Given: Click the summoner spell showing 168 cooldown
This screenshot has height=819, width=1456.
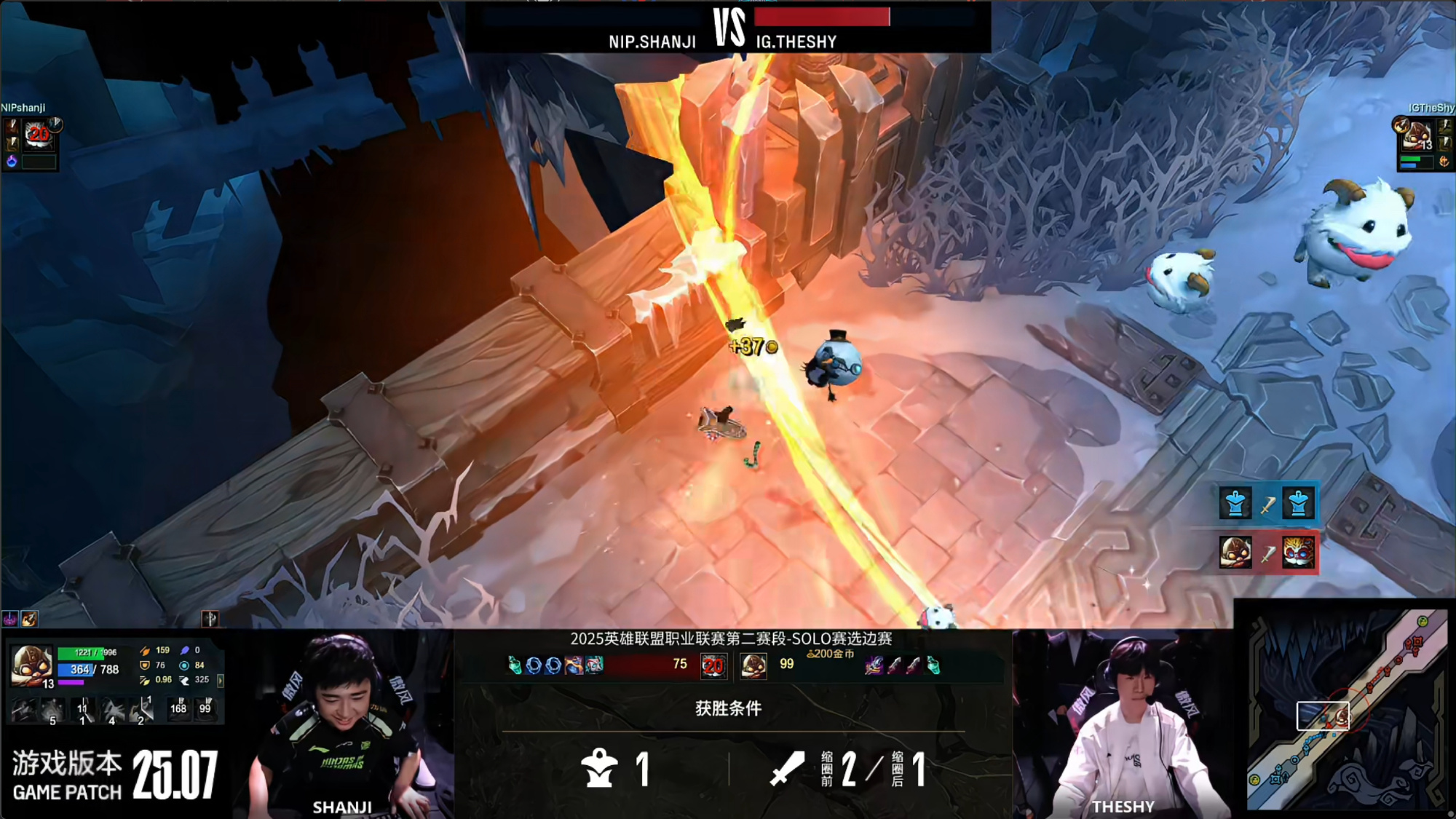Looking at the screenshot, I should (178, 708).
